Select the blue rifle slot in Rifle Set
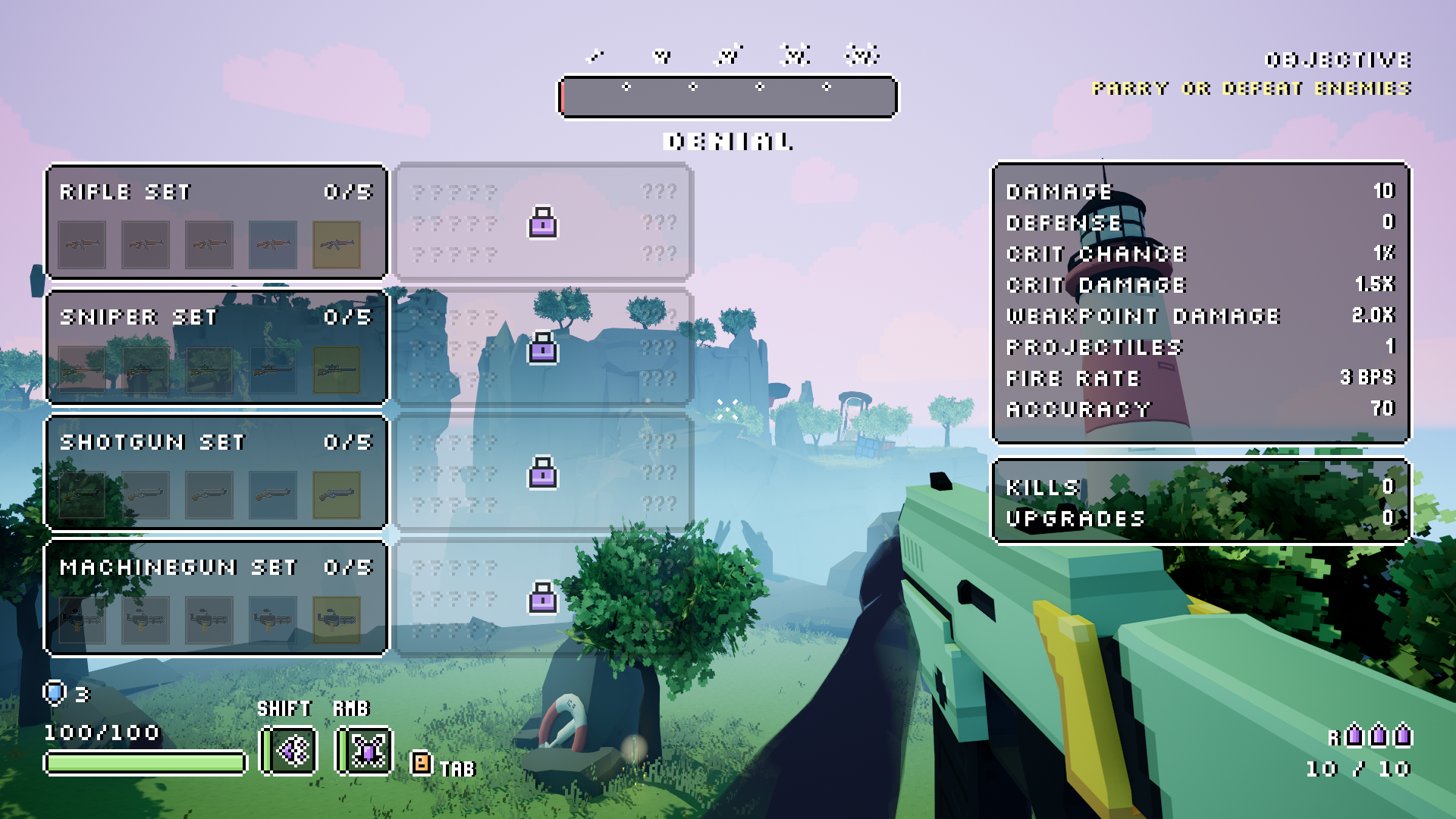The width and height of the screenshot is (1456, 819). pyautogui.click(x=272, y=245)
